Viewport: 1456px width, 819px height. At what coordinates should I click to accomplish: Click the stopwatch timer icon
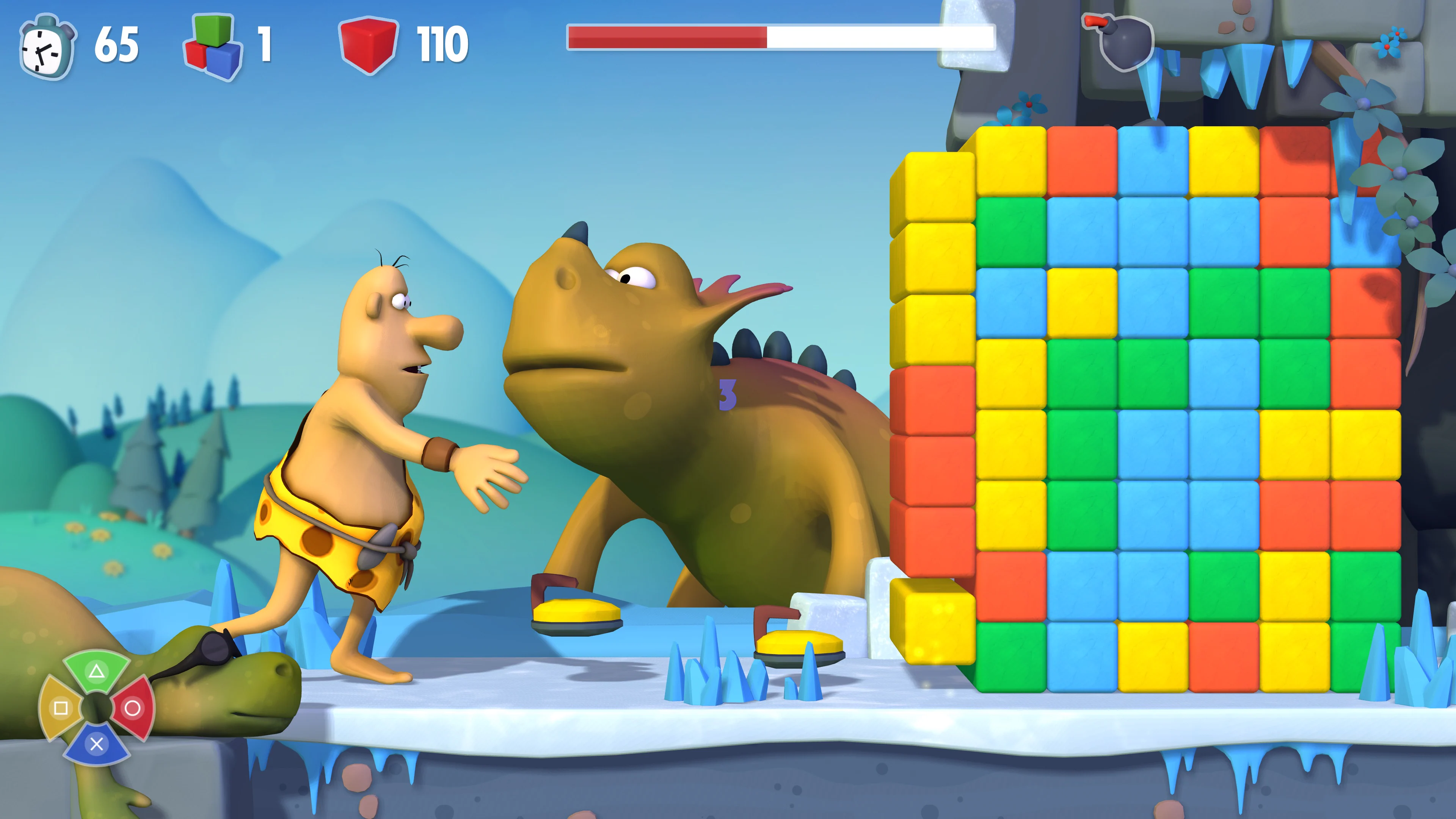coord(48,45)
